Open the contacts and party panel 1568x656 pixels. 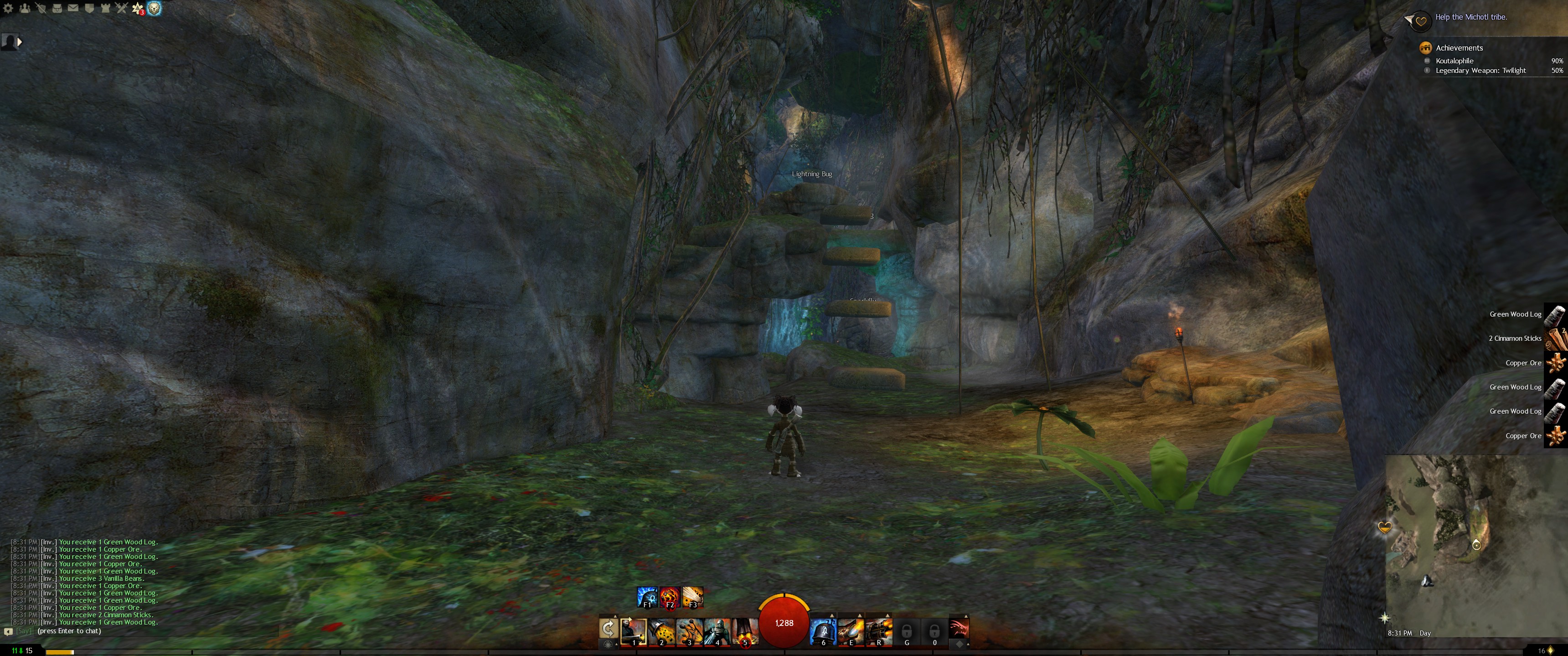click(x=24, y=9)
